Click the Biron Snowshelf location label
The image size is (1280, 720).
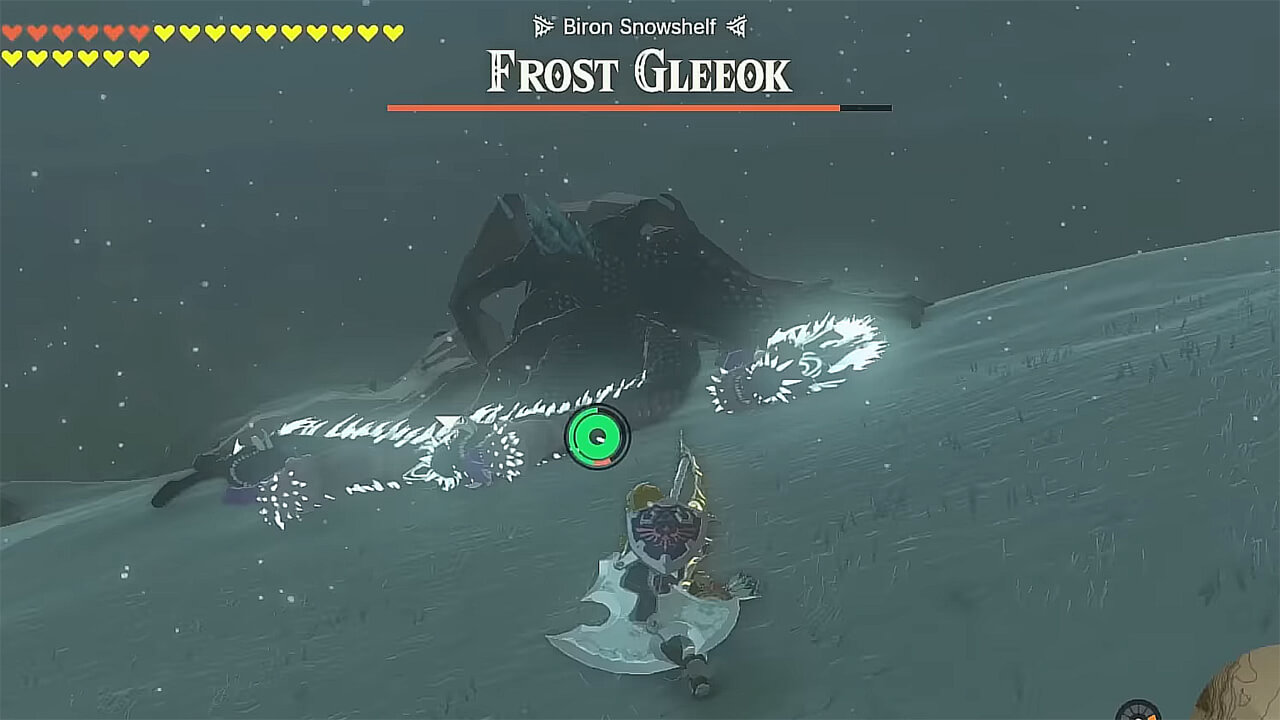tap(640, 28)
